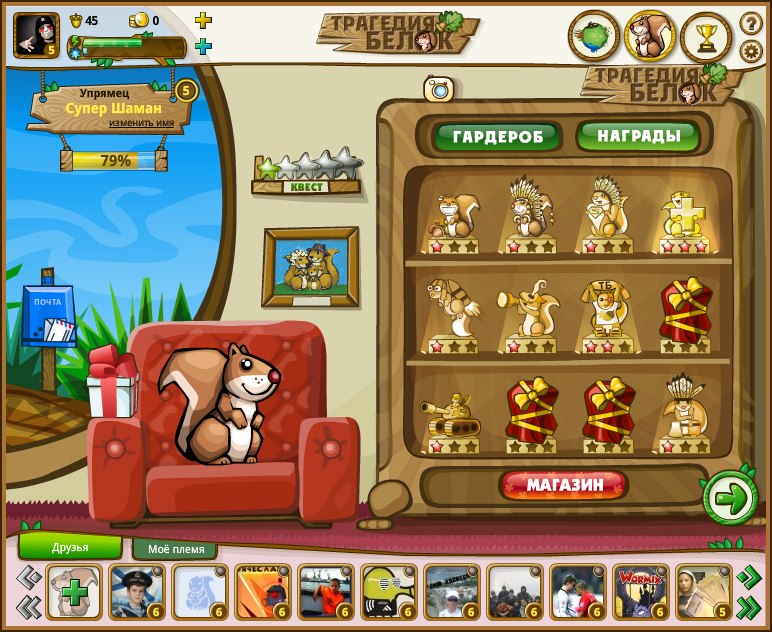The image size is (772, 632).
Task: Open the Гардероб wardrobe tab
Action: (497, 136)
